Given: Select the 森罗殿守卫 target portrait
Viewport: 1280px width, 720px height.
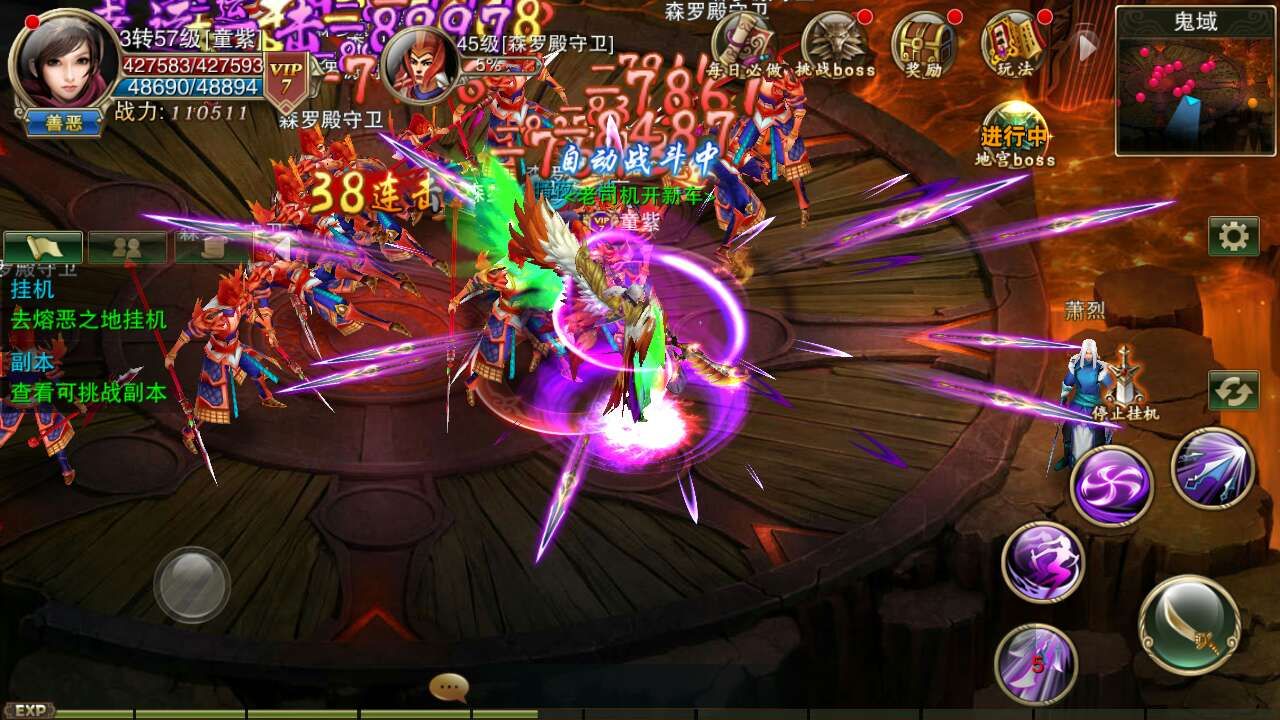Looking at the screenshot, I should point(420,65).
